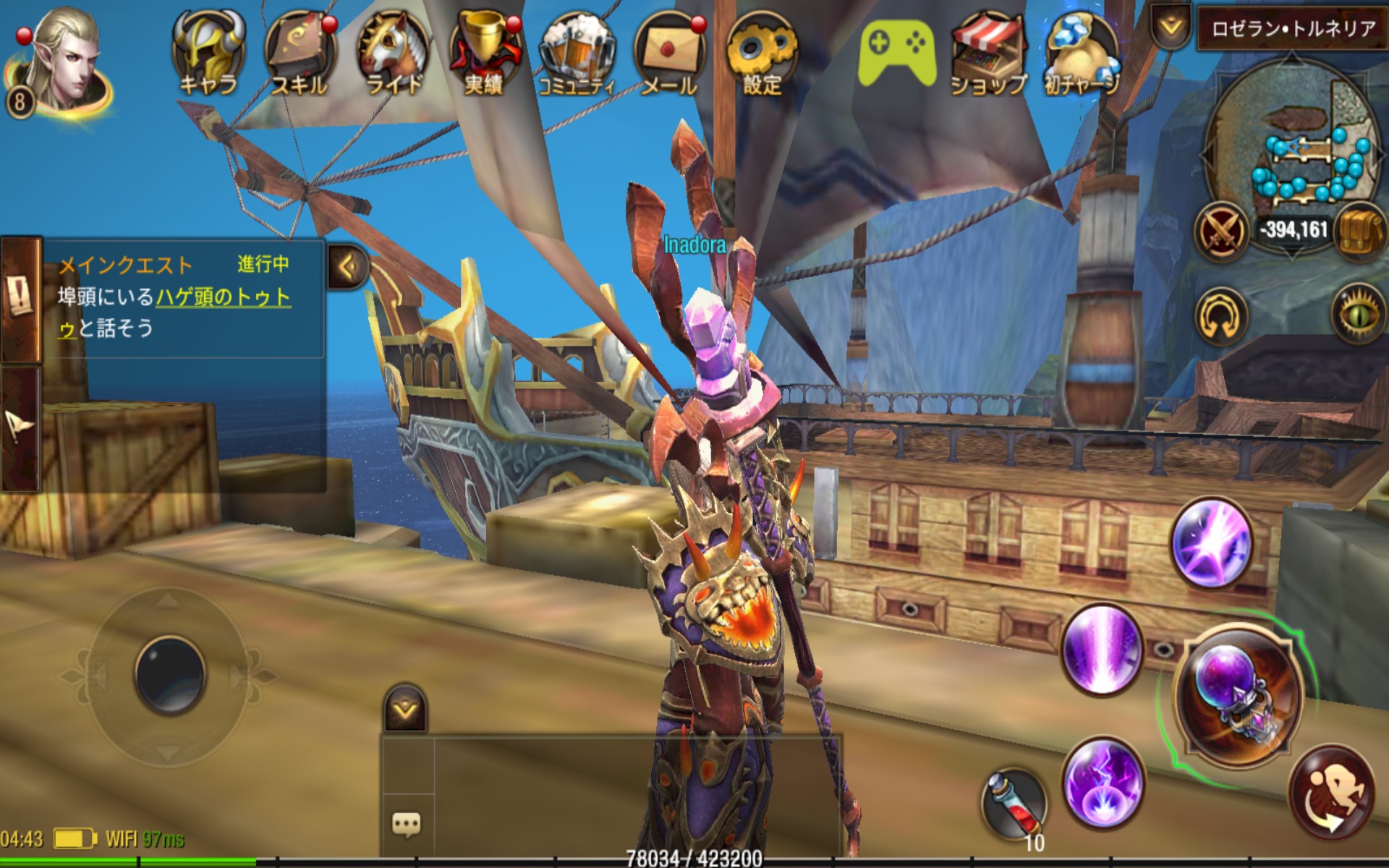Follow the ハゲ頭のトゥトゥ quest link
The image size is (1389, 868).
point(223,297)
